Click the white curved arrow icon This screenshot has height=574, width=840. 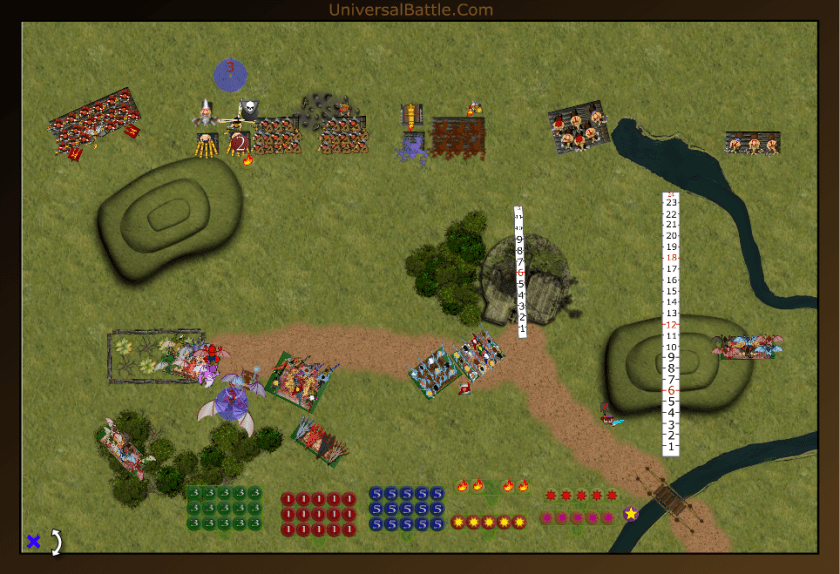(56, 541)
